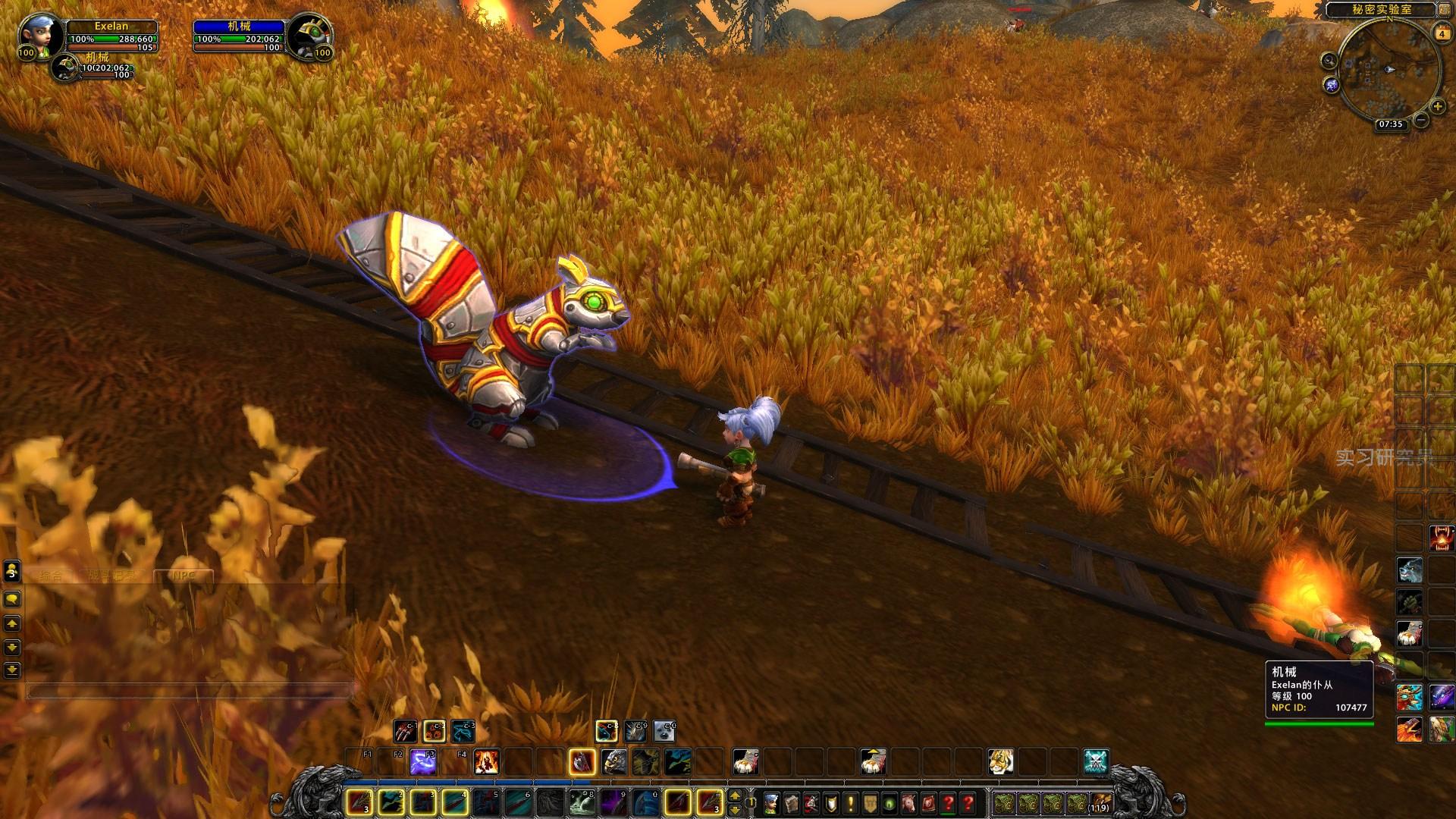
Task: Open the red question mark help button
Action: [x=968, y=802]
